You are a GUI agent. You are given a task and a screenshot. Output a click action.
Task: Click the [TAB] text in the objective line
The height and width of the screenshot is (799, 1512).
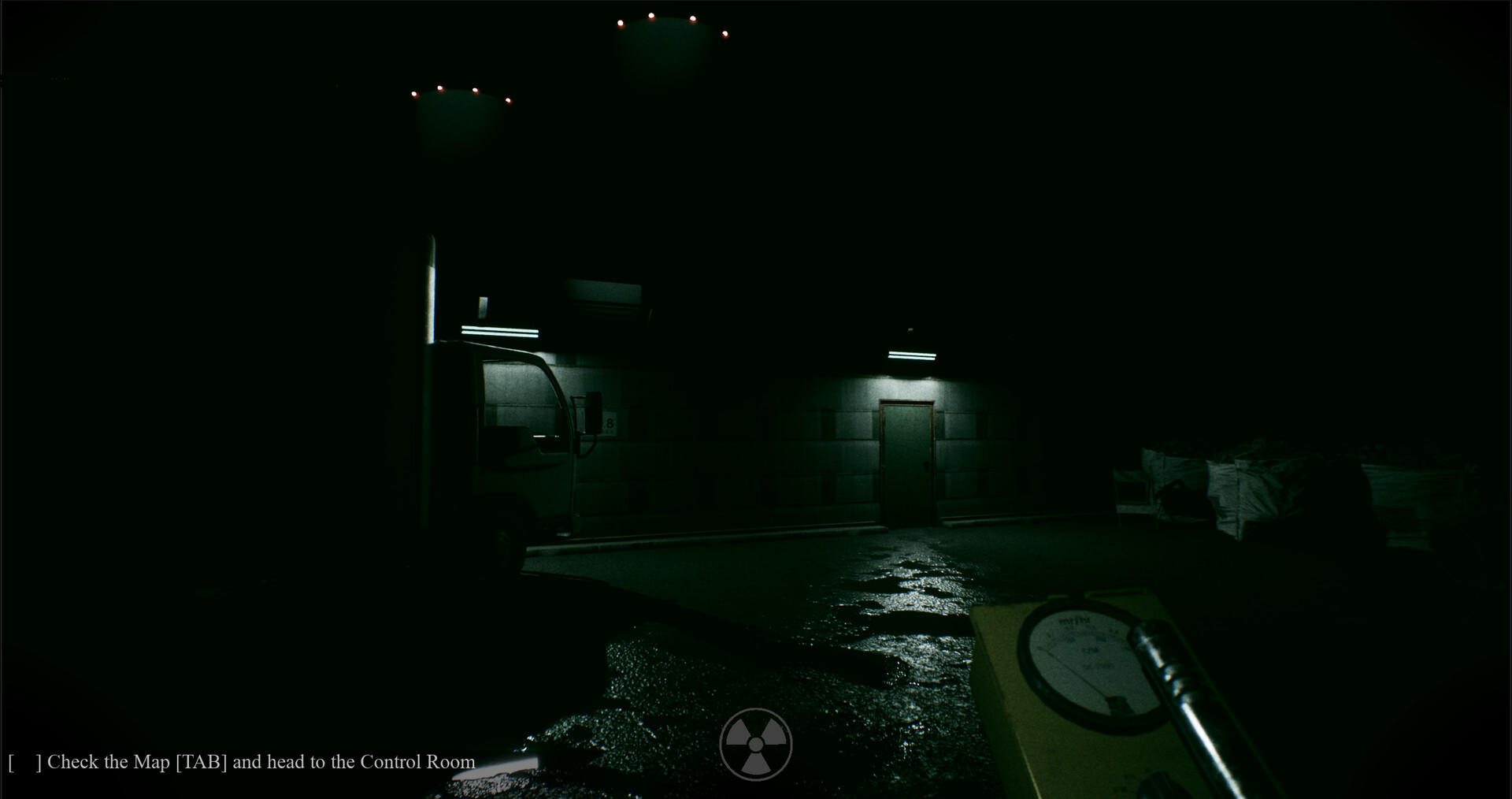[x=201, y=761]
